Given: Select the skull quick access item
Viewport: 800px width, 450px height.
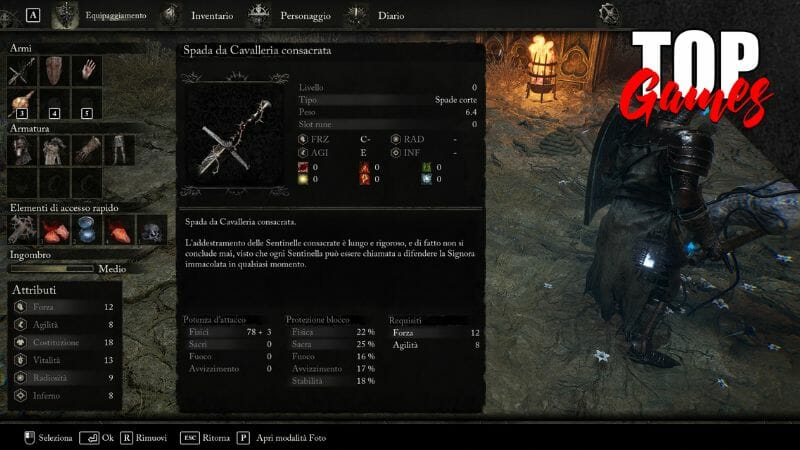Looking at the screenshot, I should coord(151,229).
